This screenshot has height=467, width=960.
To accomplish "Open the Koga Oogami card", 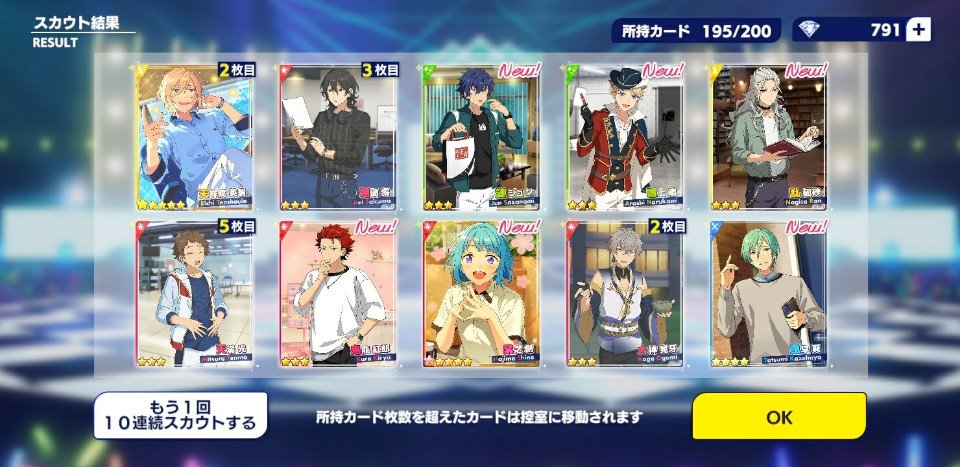I will 625,293.
